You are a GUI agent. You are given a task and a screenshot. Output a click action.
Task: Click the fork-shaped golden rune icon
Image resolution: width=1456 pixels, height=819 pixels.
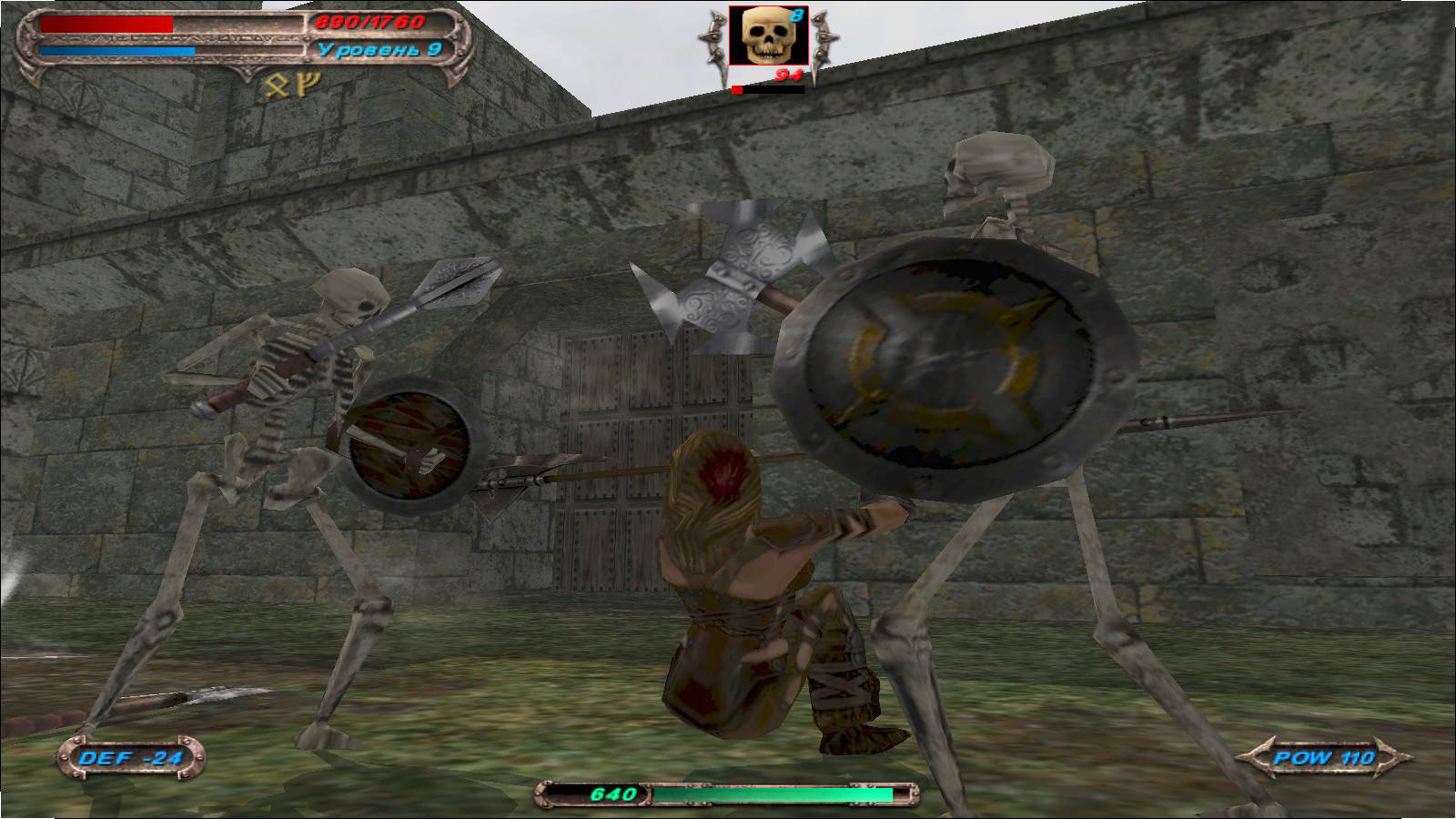tap(309, 85)
